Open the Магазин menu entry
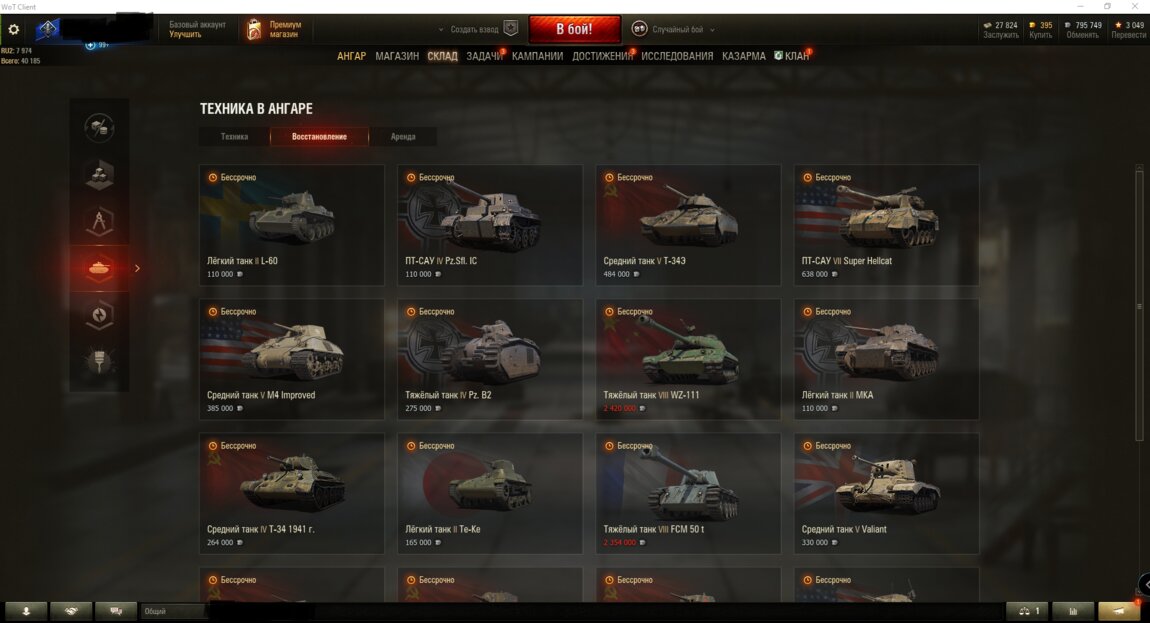Viewport: 1150px width, 623px height. (397, 56)
